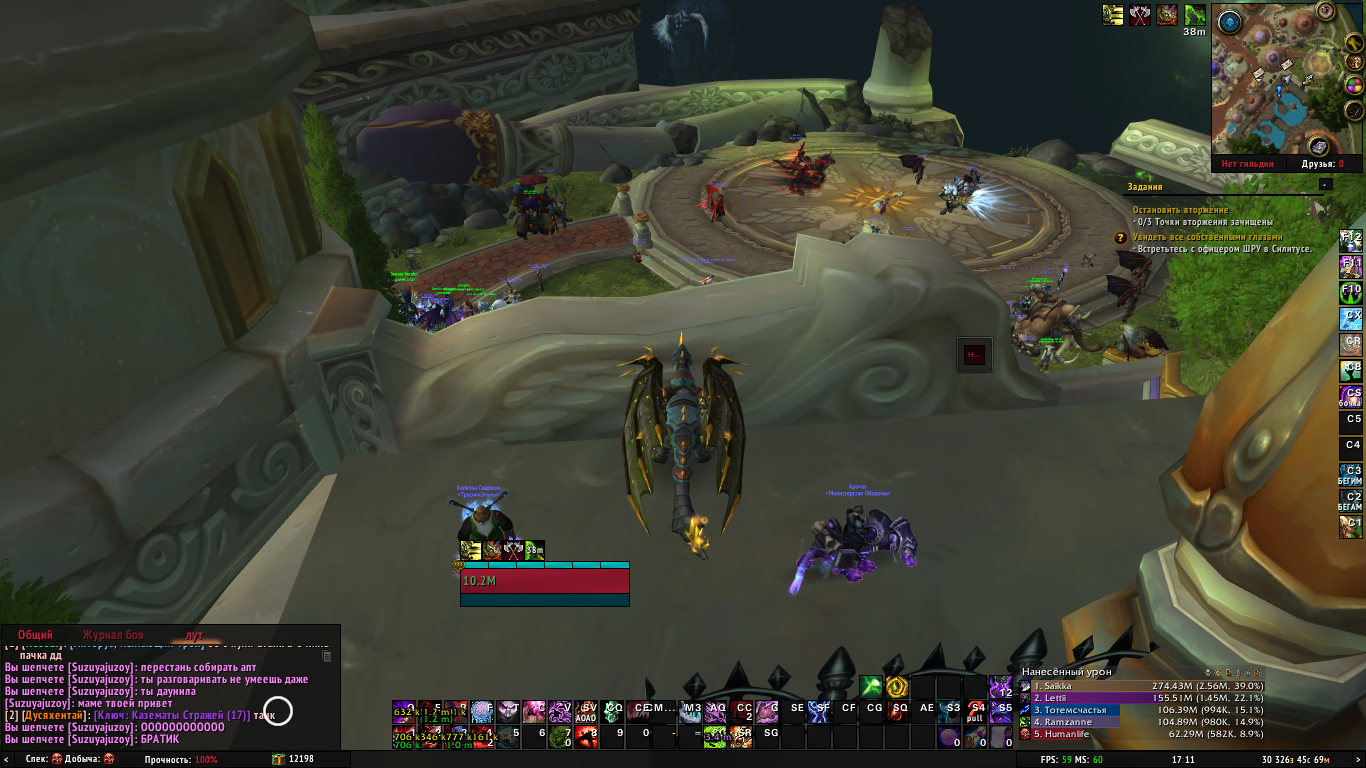Switch to the Общий chat tab
Screen dimensions: 1366x768
35,635
